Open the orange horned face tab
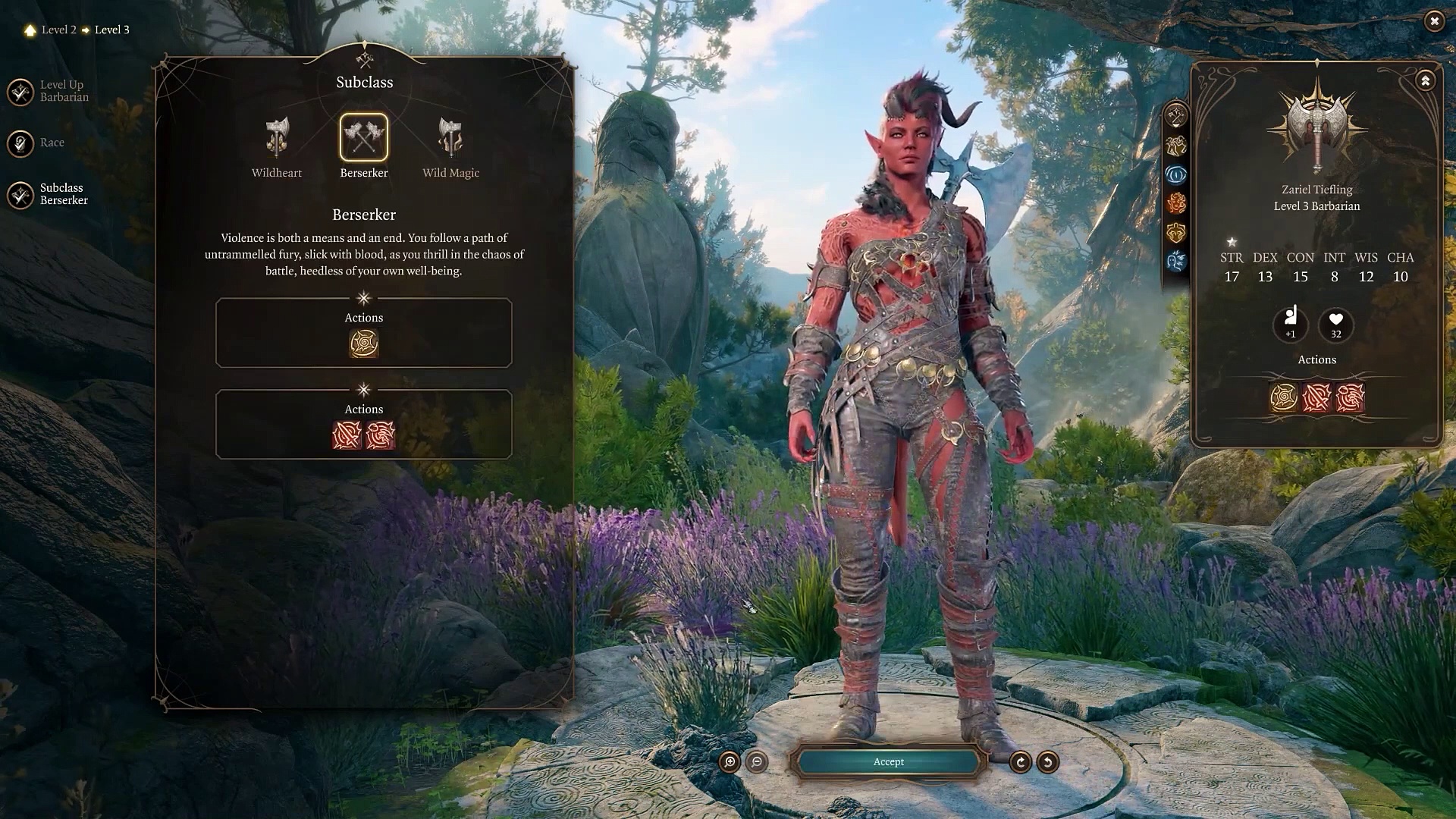 pos(1176,204)
